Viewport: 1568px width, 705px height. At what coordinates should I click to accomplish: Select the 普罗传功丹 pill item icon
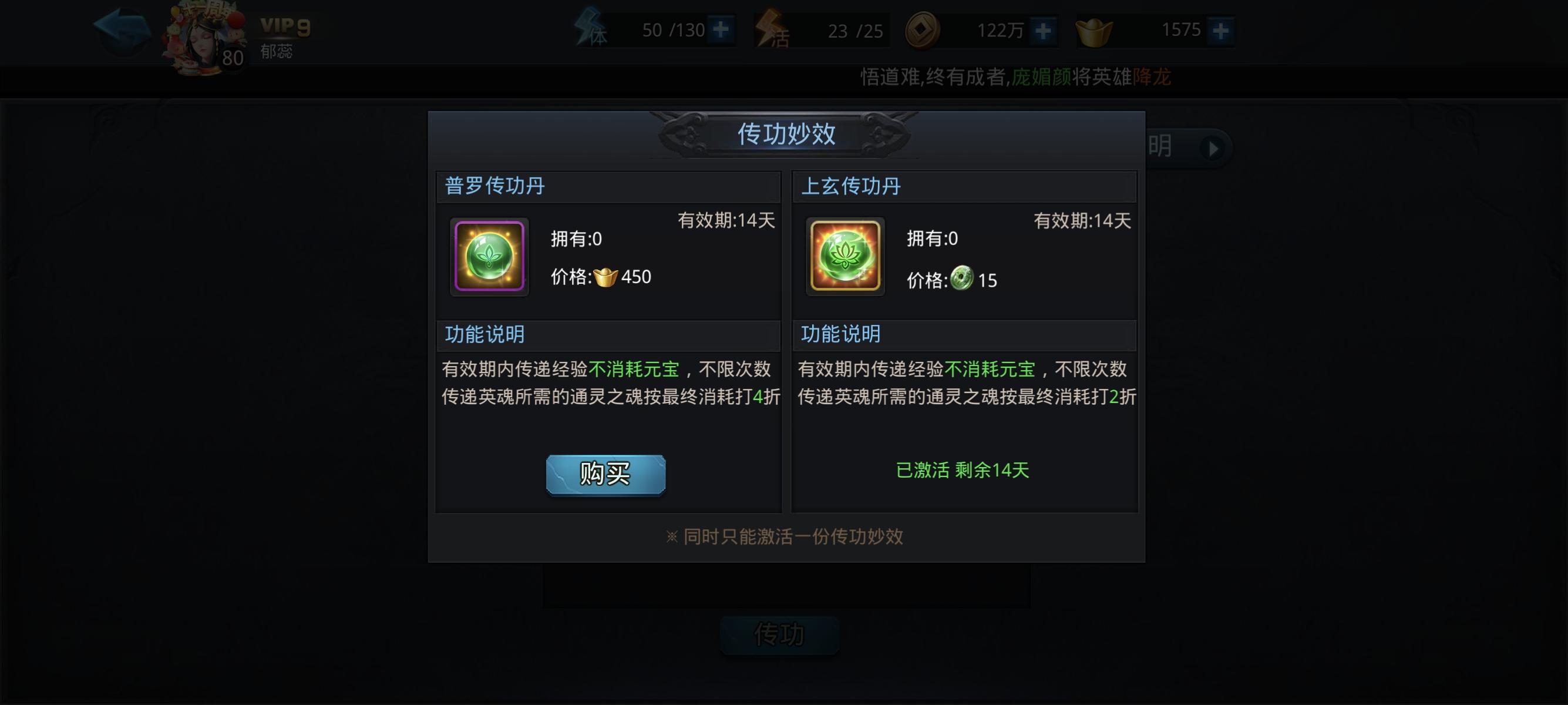click(x=489, y=256)
